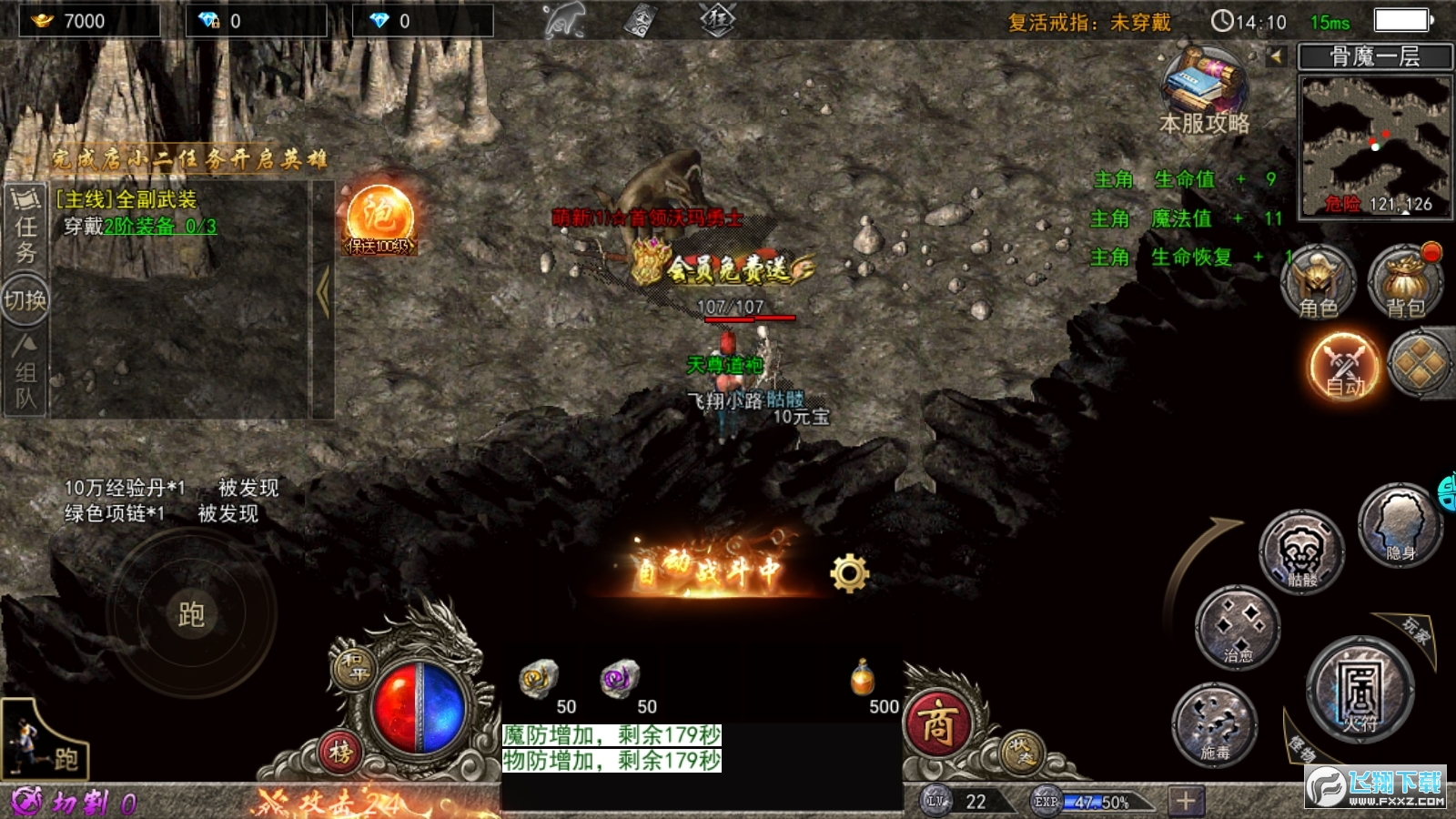This screenshot has height=819, width=1456.
Task: Open the 本服攻略 server guide
Action: click(1205, 93)
